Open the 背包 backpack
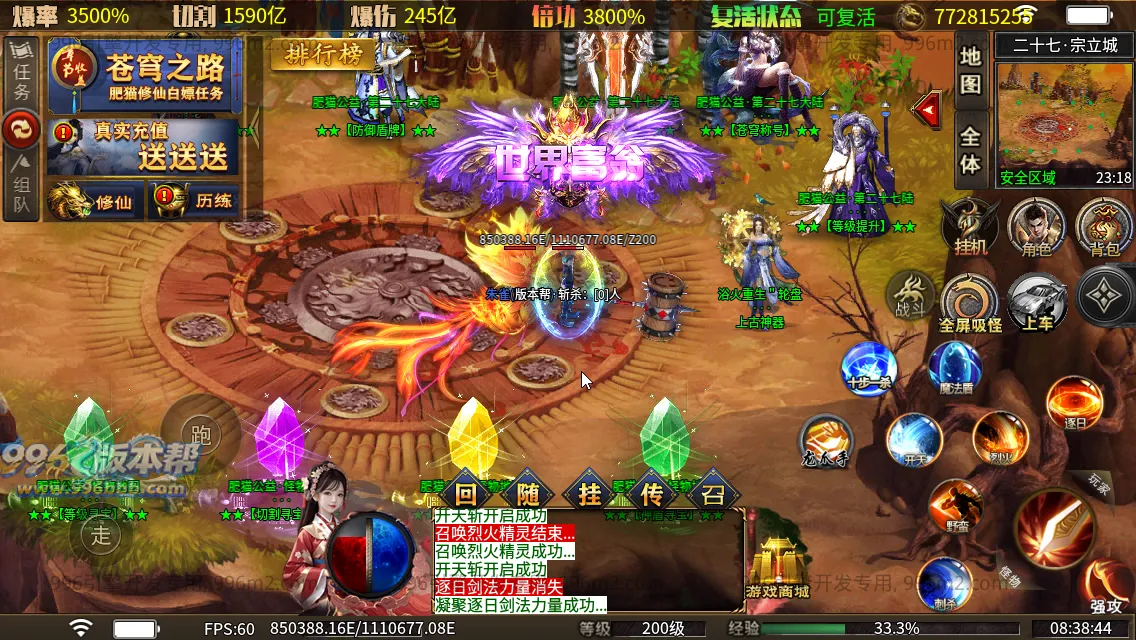Image resolution: width=1136 pixels, height=640 pixels. click(x=1104, y=226)
